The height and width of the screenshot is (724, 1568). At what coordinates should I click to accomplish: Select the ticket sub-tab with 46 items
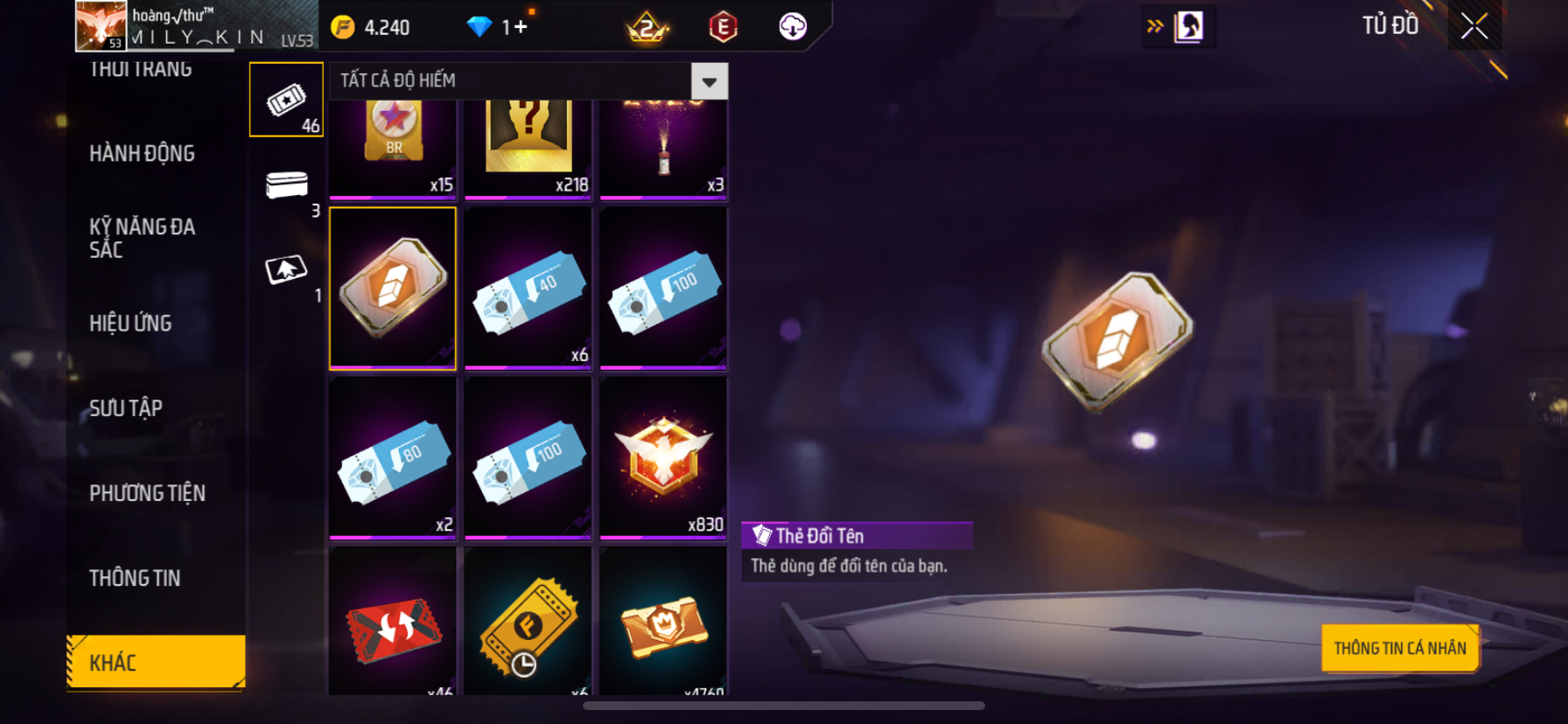coord(286,100)
